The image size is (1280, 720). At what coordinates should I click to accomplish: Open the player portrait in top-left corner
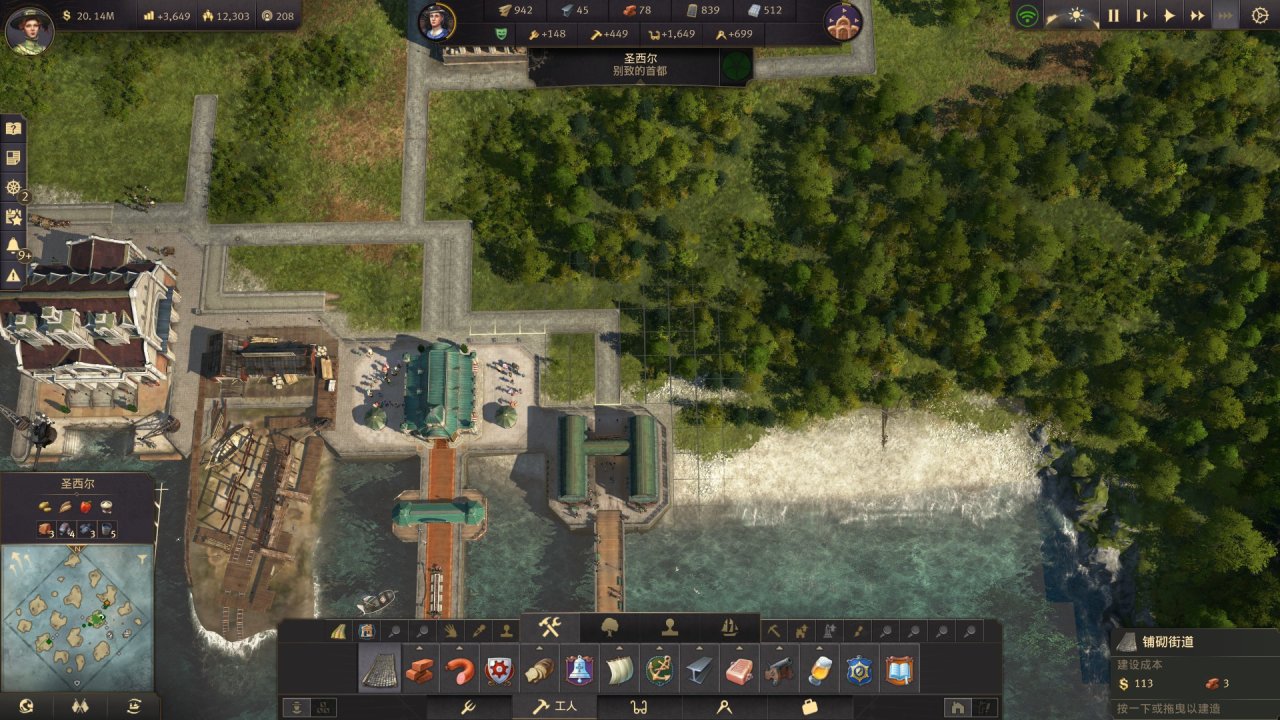(29, 30)
